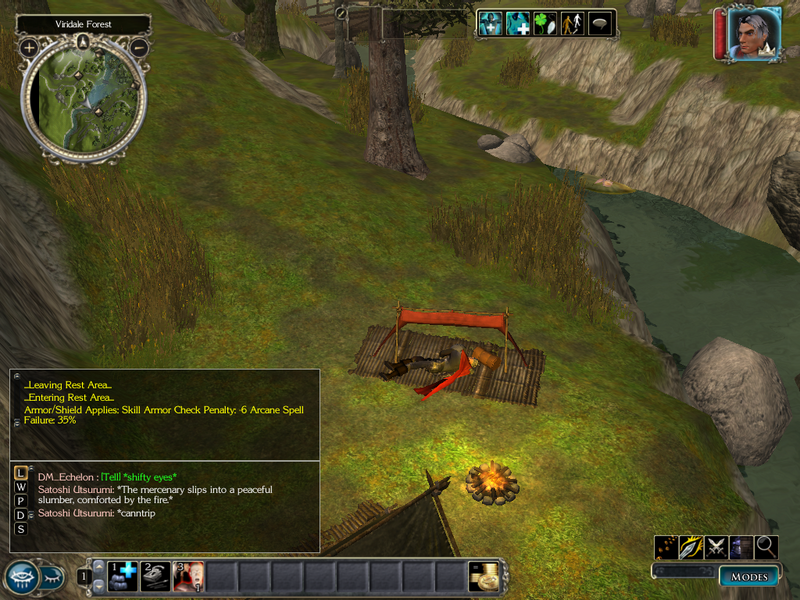Zoom out the minimap with the minus button
Screen dimensions: 800x600
tap(140, 47)
